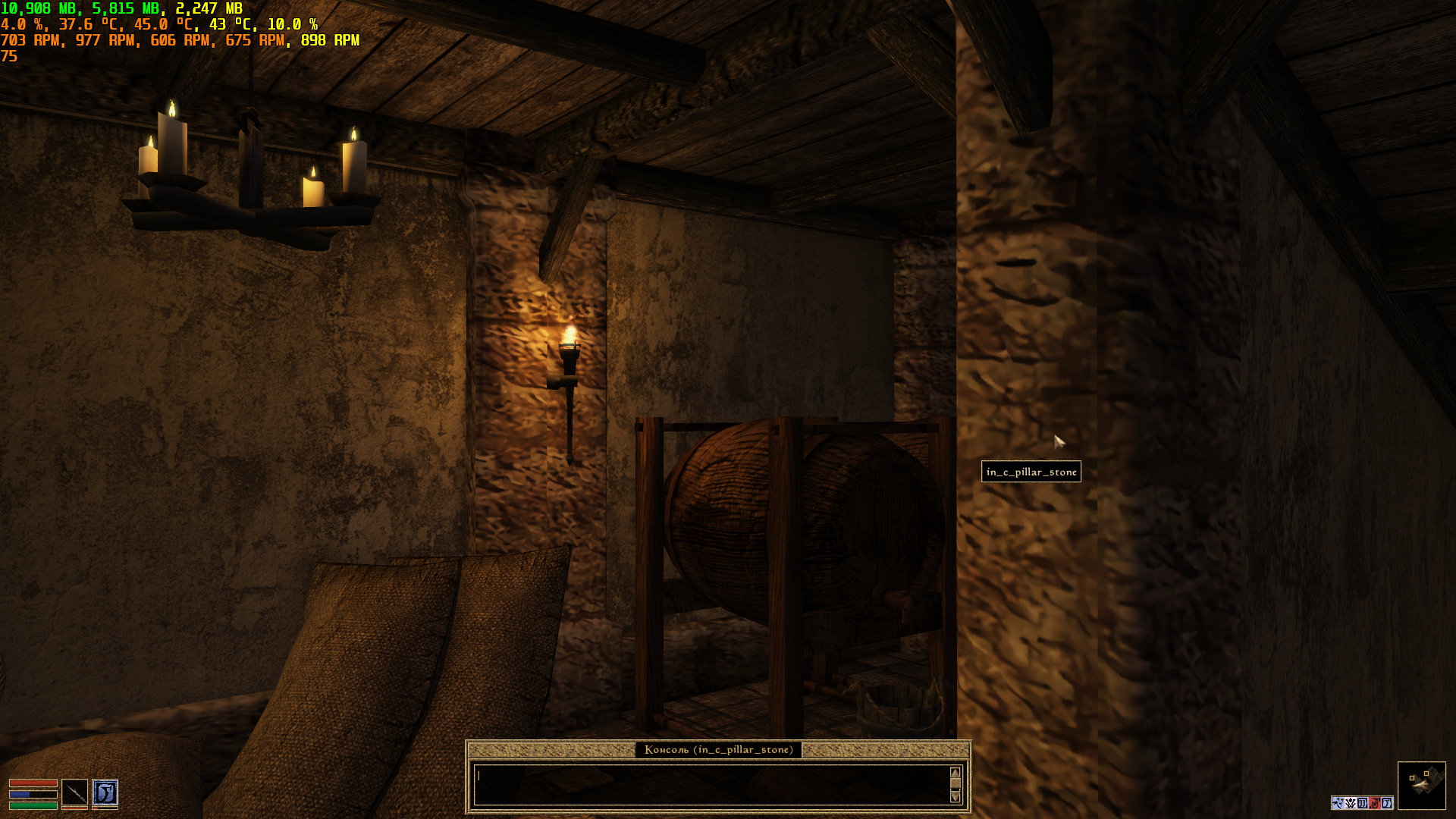Viewport: 1456px width, 819px height.
Task: Select the equipped weapon icon
Action: [x=74, y=792]
